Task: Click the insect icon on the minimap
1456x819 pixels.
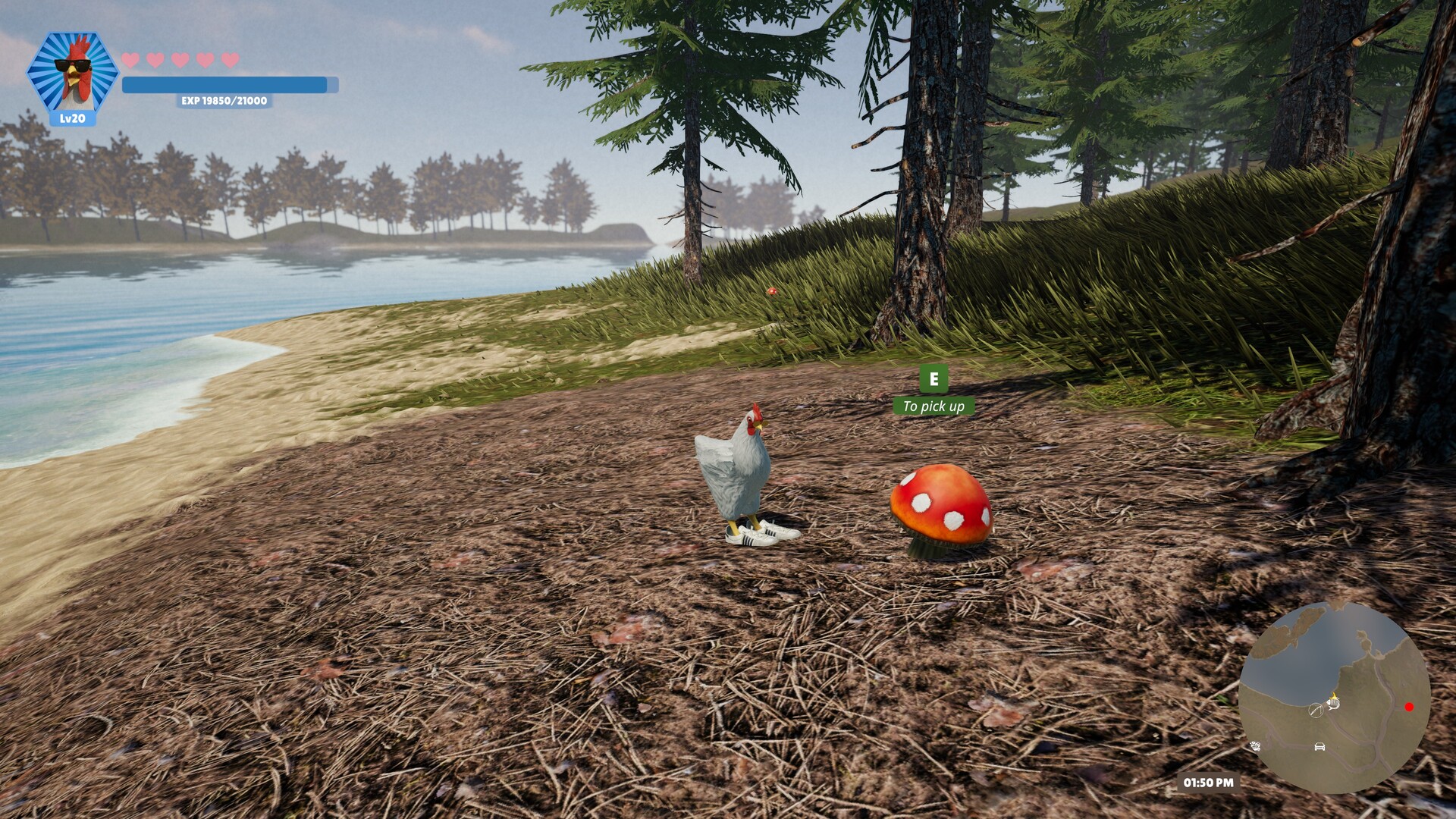Action: (1256, 746)
